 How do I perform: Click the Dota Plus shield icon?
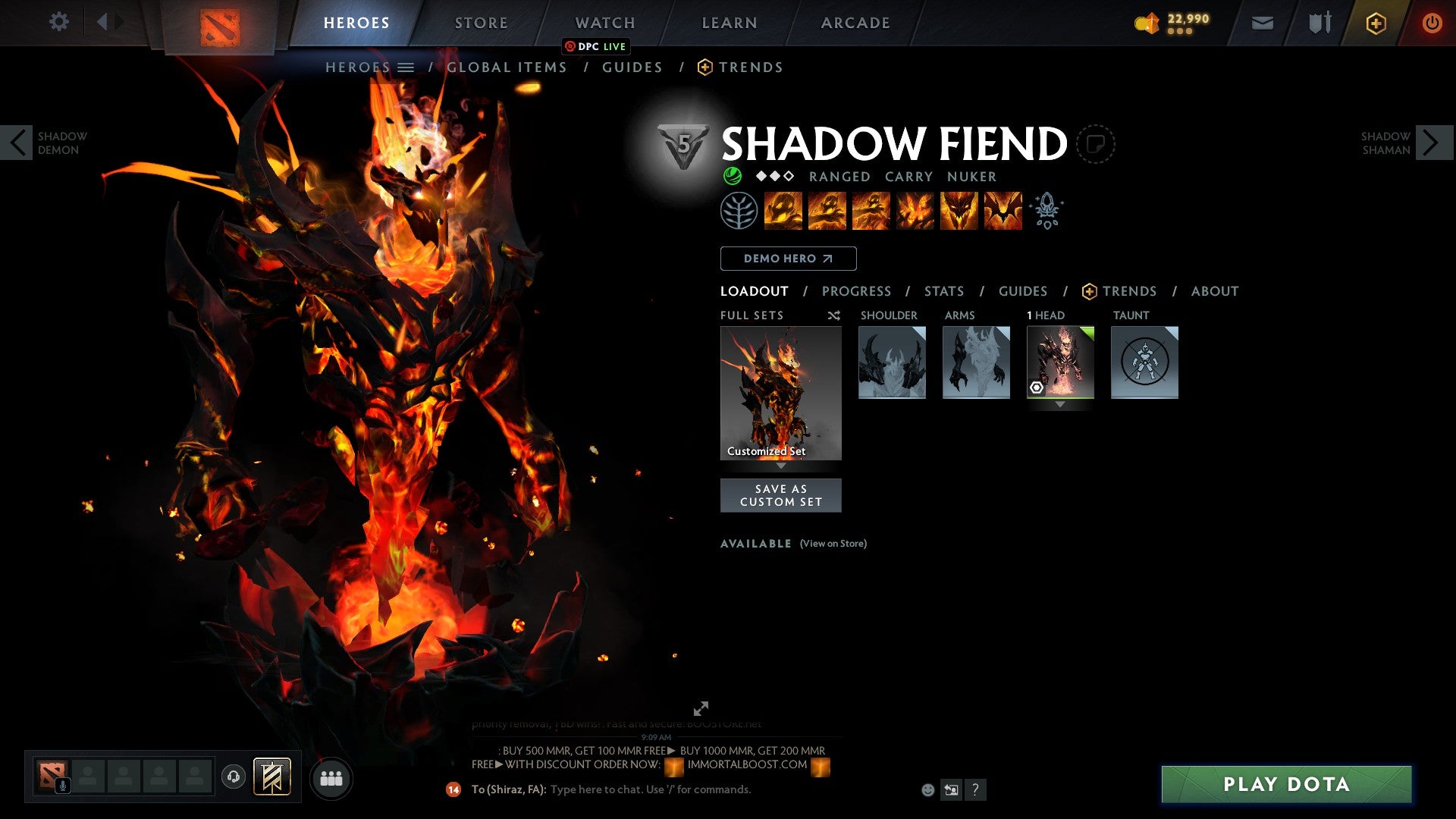pos(1375,23)
